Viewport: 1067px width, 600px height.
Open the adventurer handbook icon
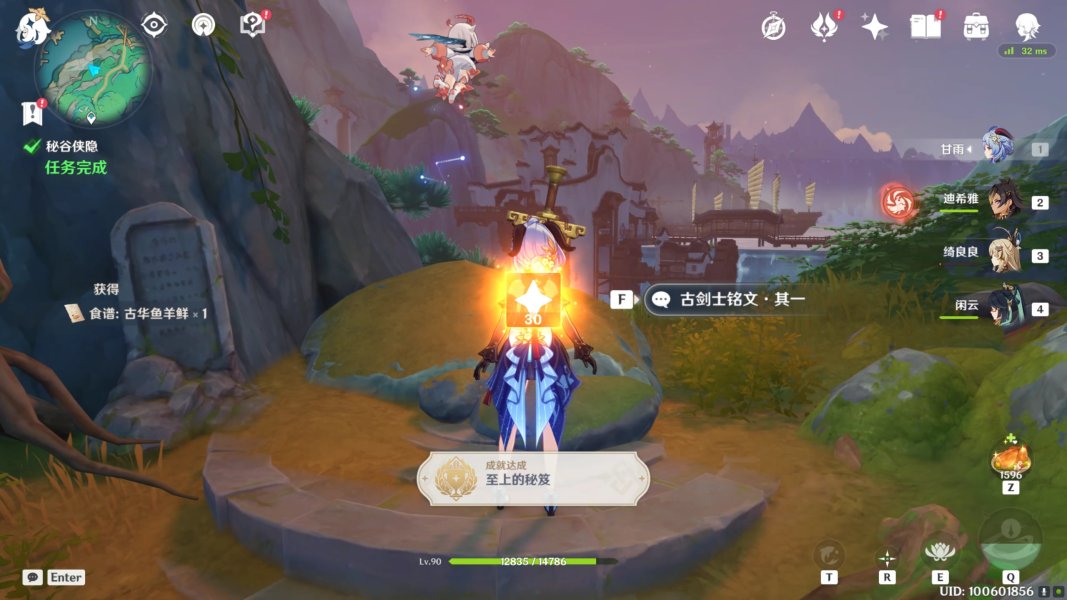(x=926, y=27)
